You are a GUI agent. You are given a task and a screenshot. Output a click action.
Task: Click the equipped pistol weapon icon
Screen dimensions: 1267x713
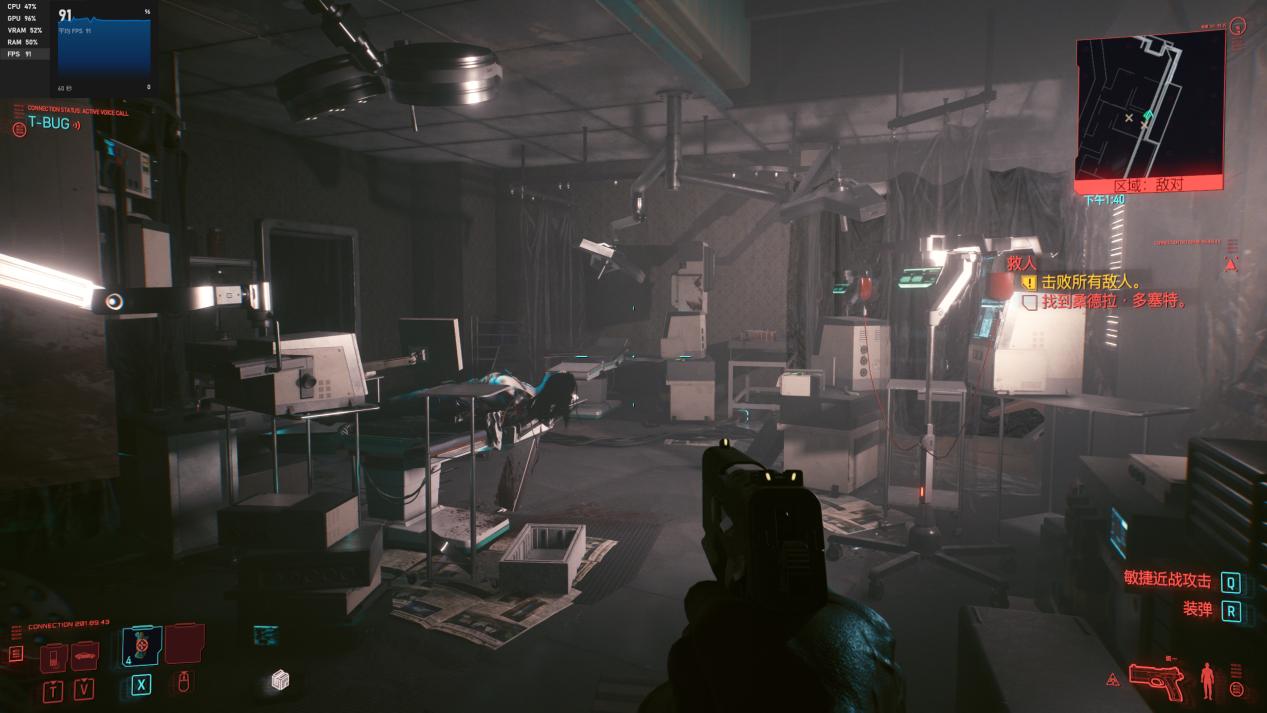pos(1156,680)
